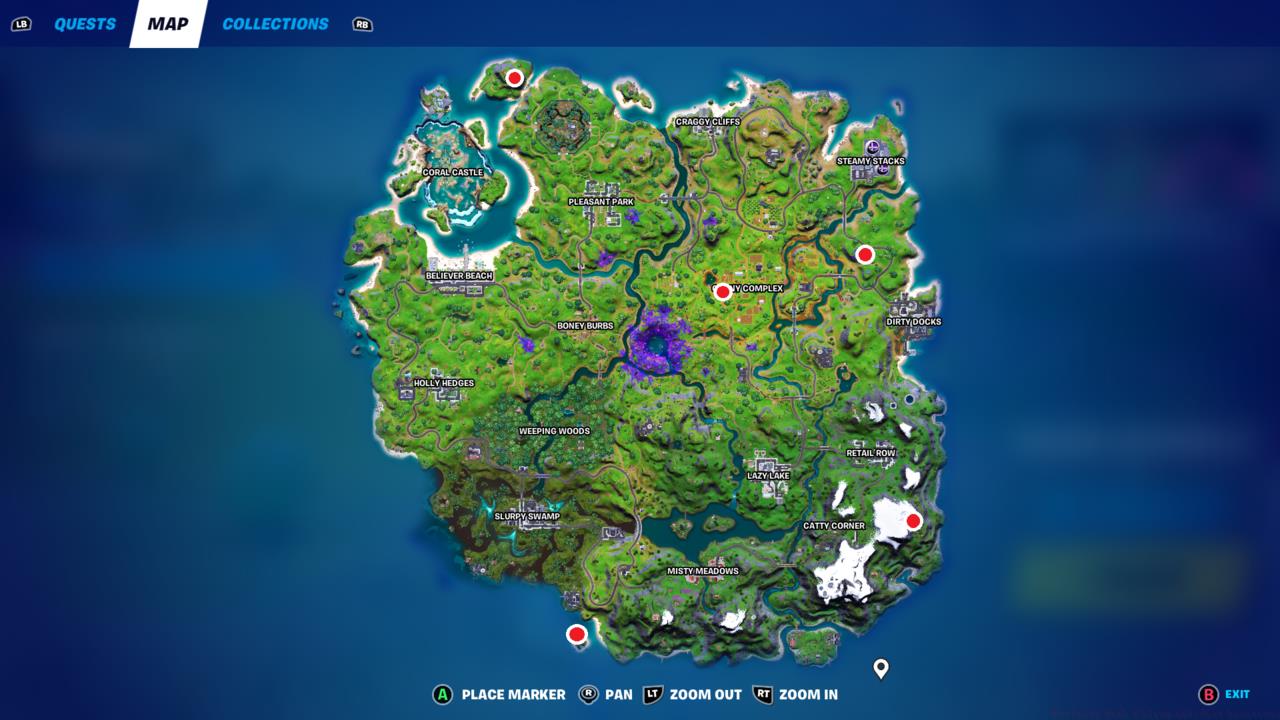Click the red marker on the snow near Catty Corner
Viewport: 1280px width, 720px height.
tap(913, 520)
